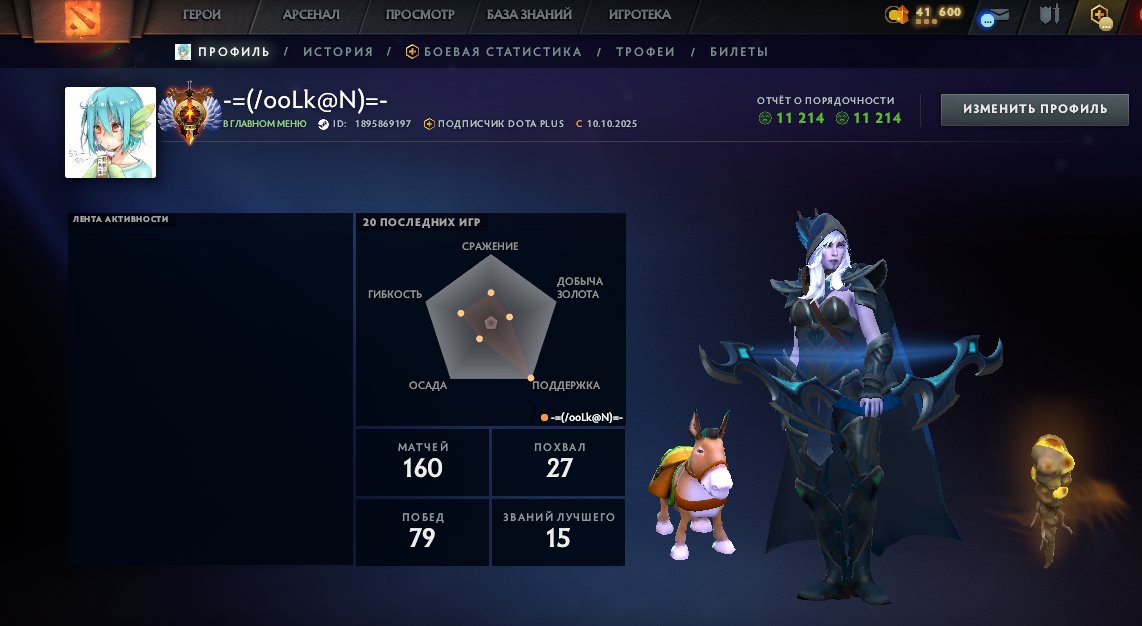Viewport: 1142px width, 626px height.
Task: Click the Изменить профиль button
Action: (x=1035, y=109)
